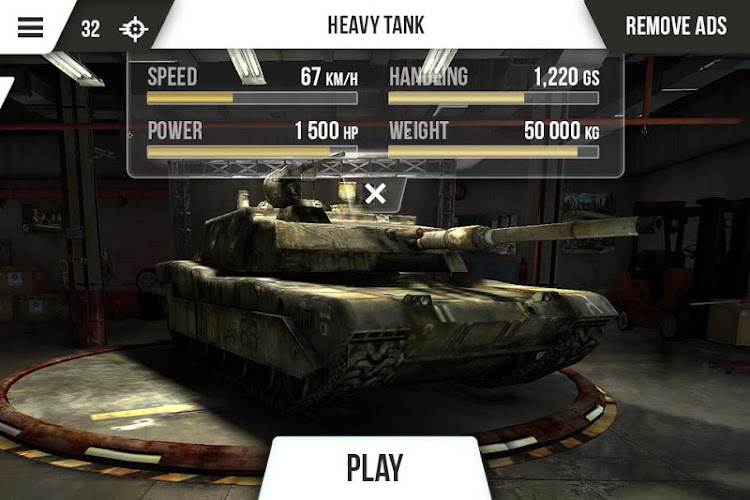Open the hamburger menu
Screen dimensions: 750x500
tap(30, 27)
